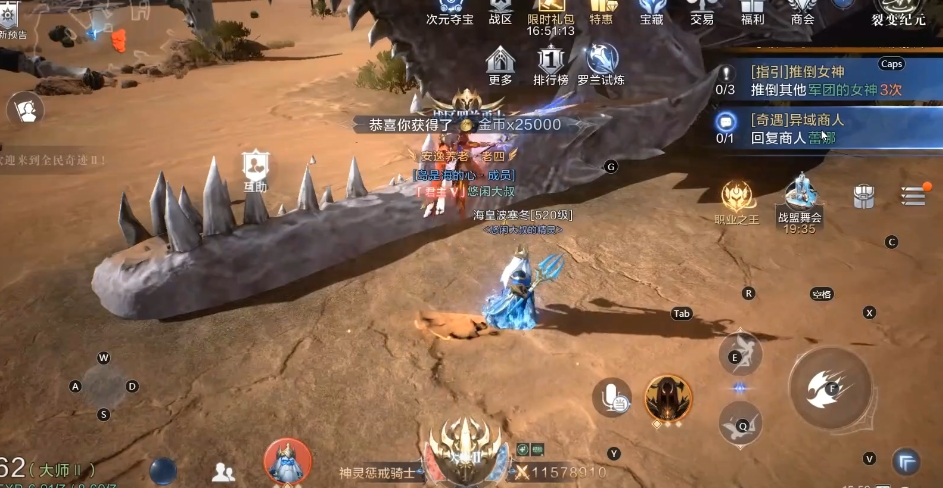This screenshot has height=488, width=943.
Task: Open the 宝藏 treasure menu
Action: pos(651,10)
